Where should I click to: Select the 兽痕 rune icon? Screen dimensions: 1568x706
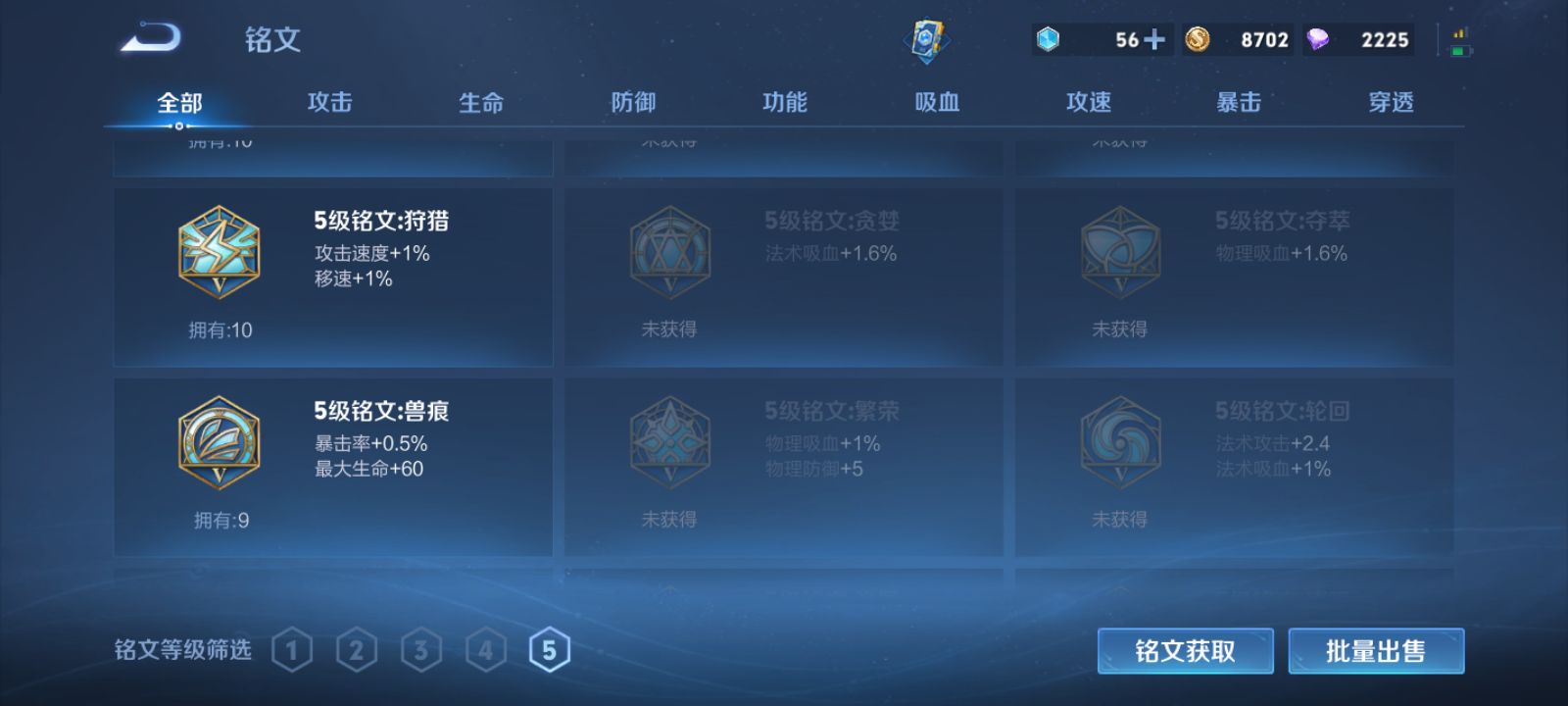tap(218, 441)
